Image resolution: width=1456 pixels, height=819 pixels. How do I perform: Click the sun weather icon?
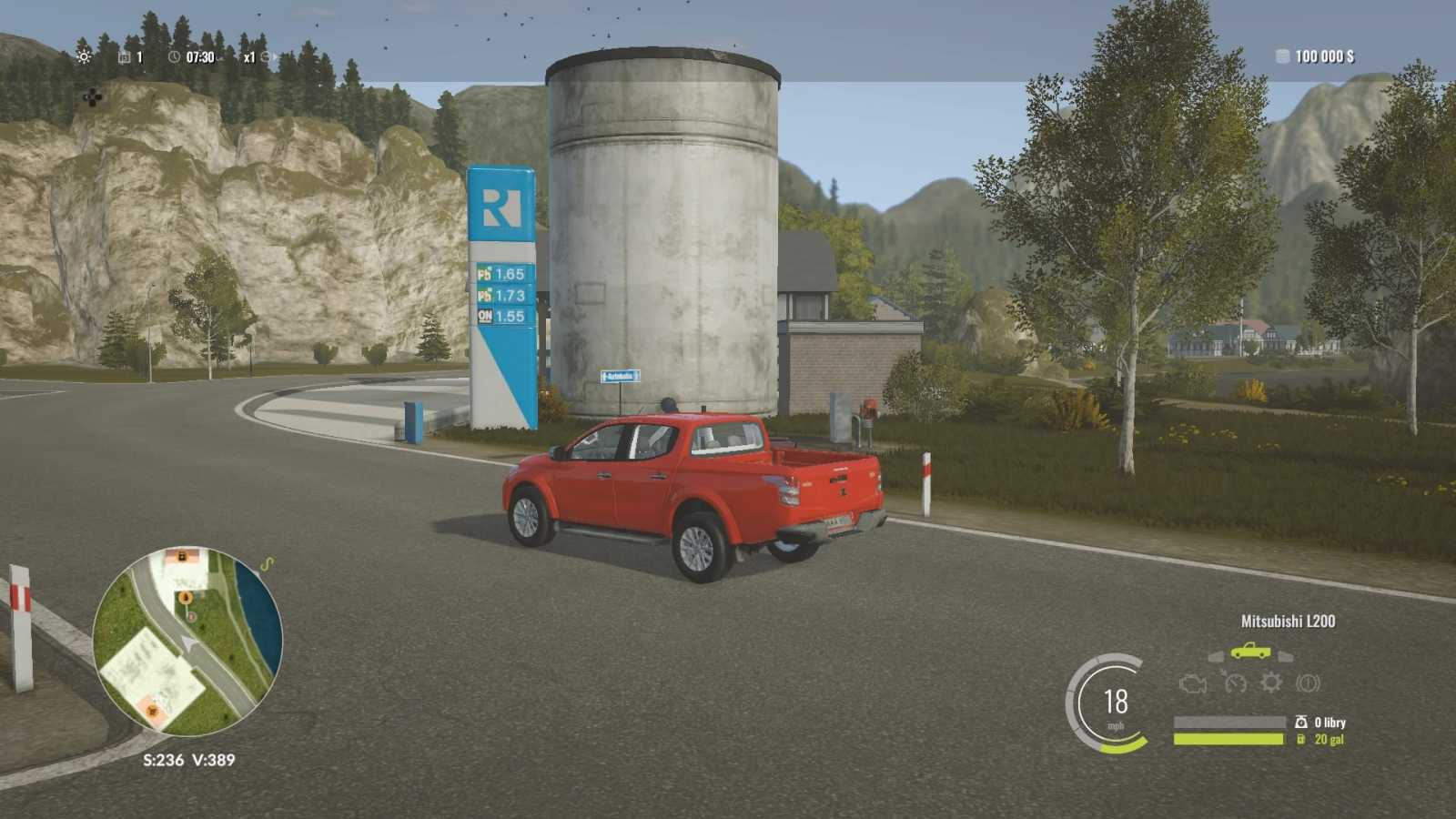(84, 56)
